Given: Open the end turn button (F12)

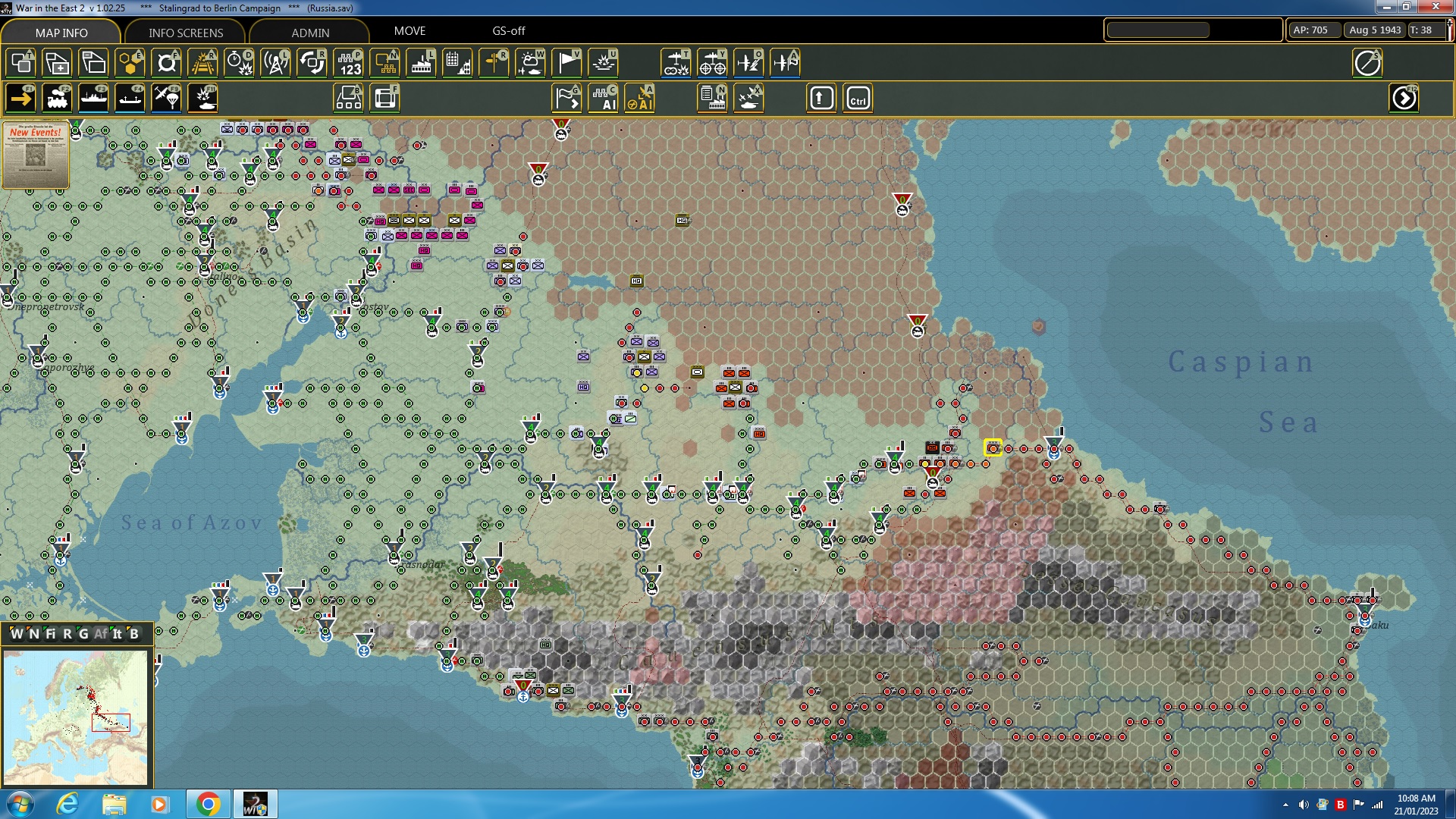Looking at the screenshot, I should 1405,97.
